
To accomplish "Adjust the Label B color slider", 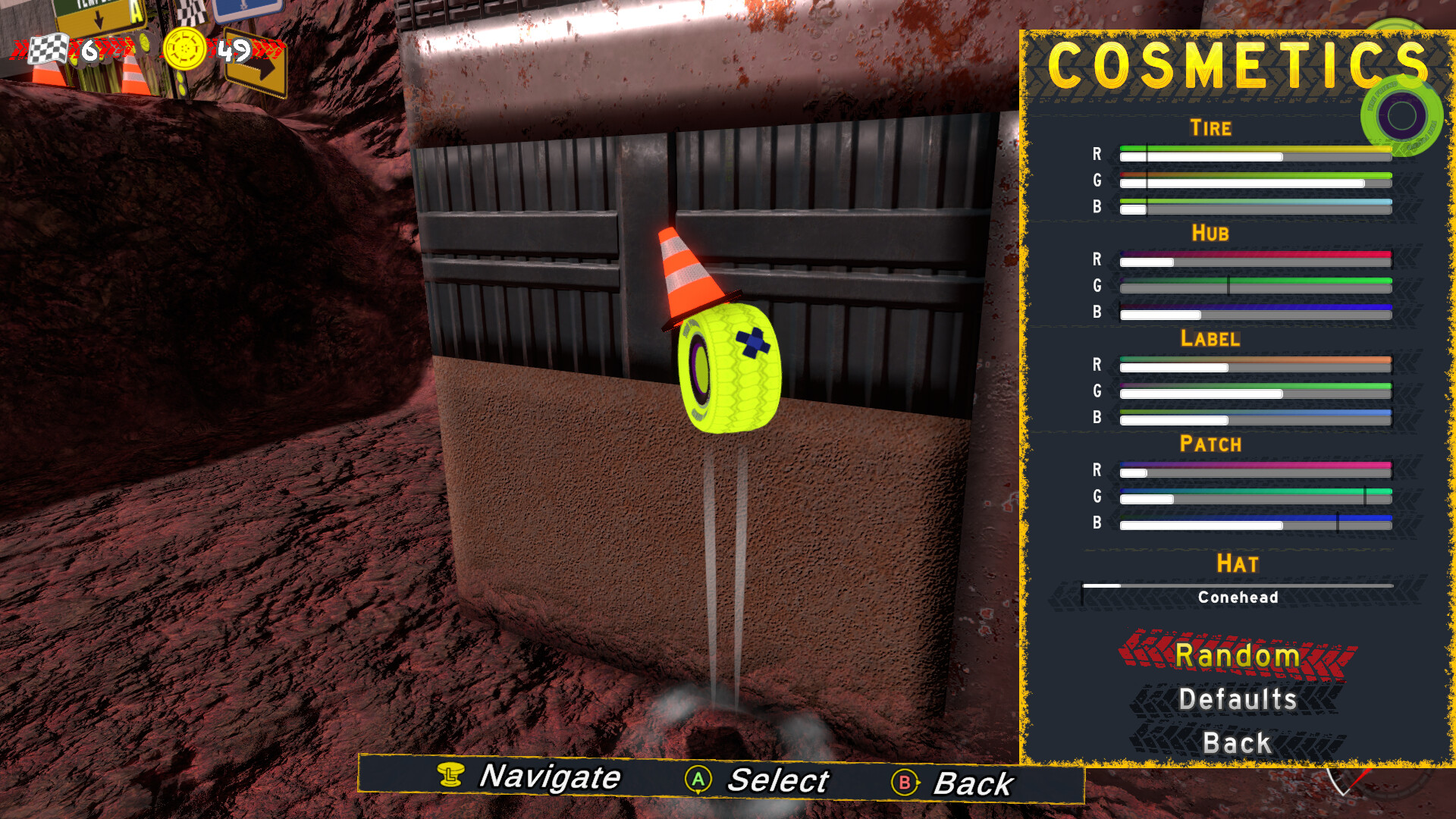I will click(1255, 419).
